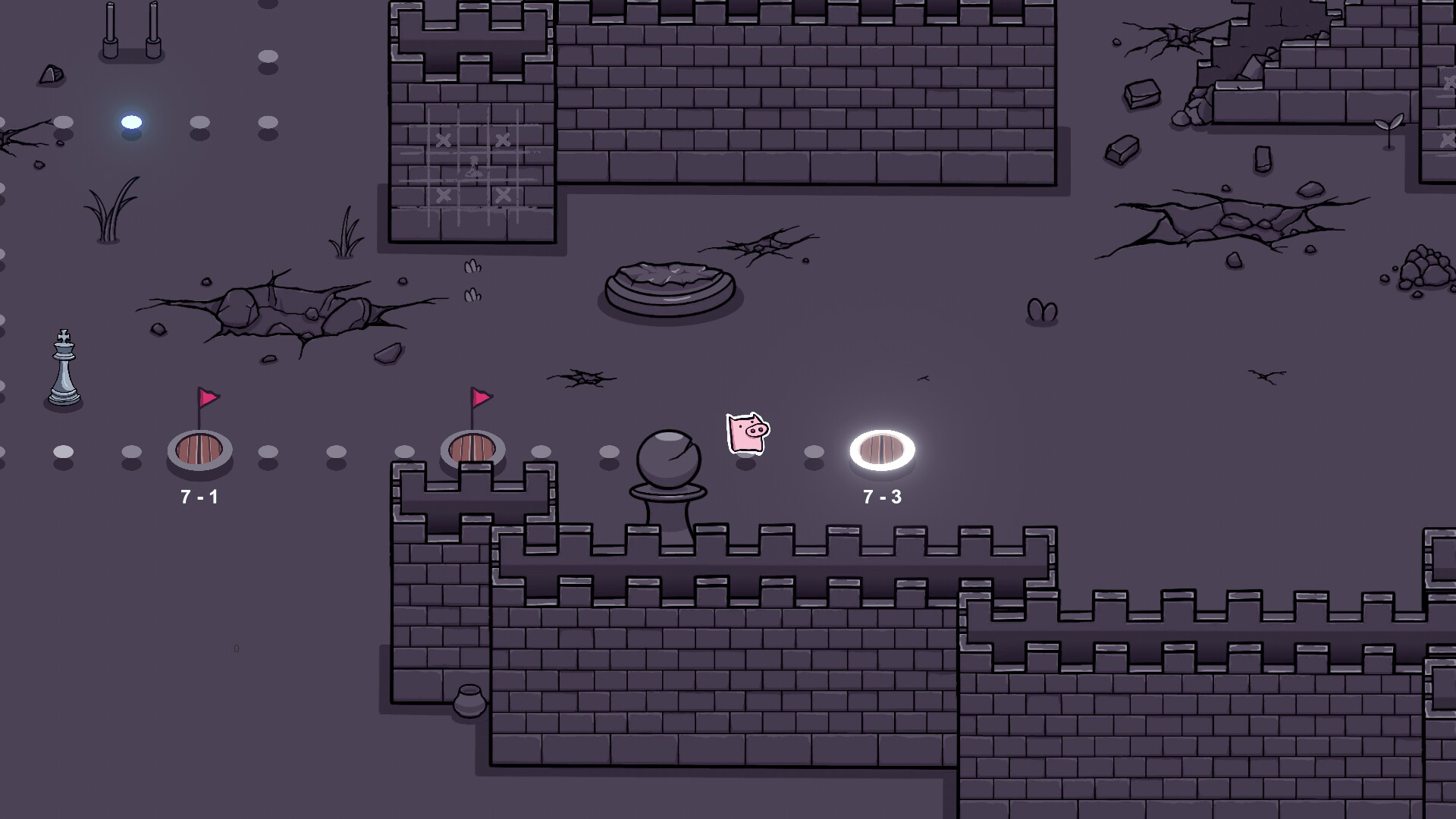Select the glowing blue orb collectible
This screenshot has height=819, width=1456.
point(130,120)
